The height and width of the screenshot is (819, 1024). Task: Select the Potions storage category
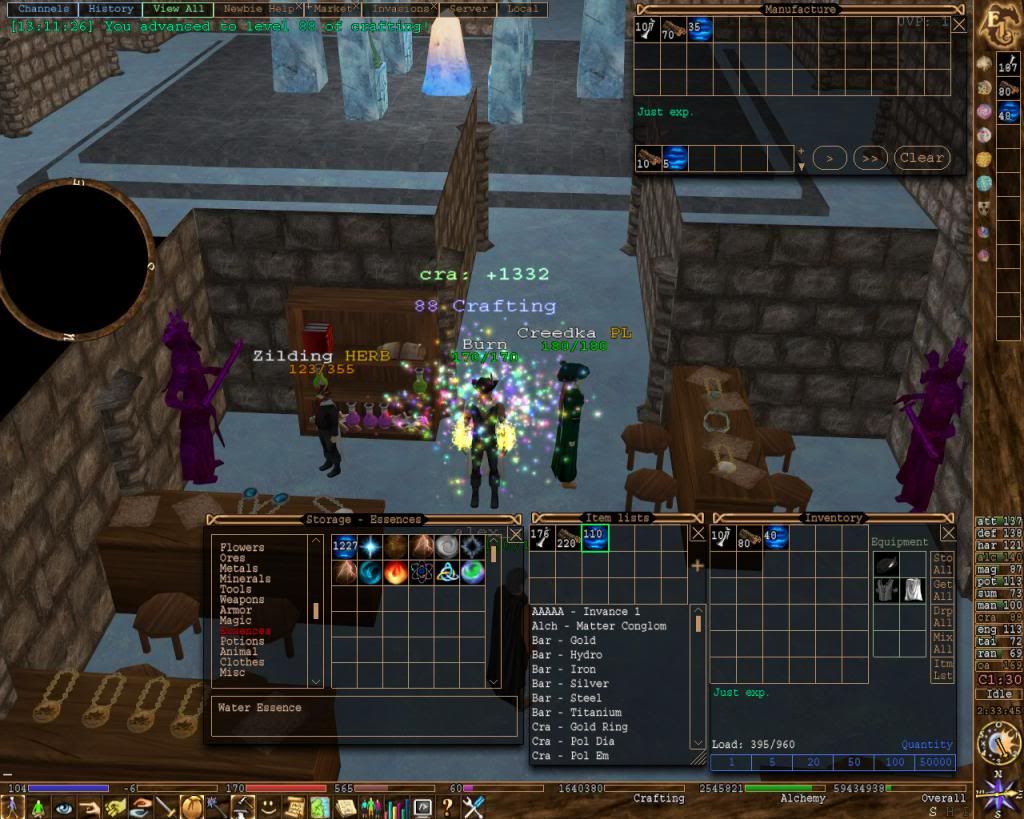point(242,641)
